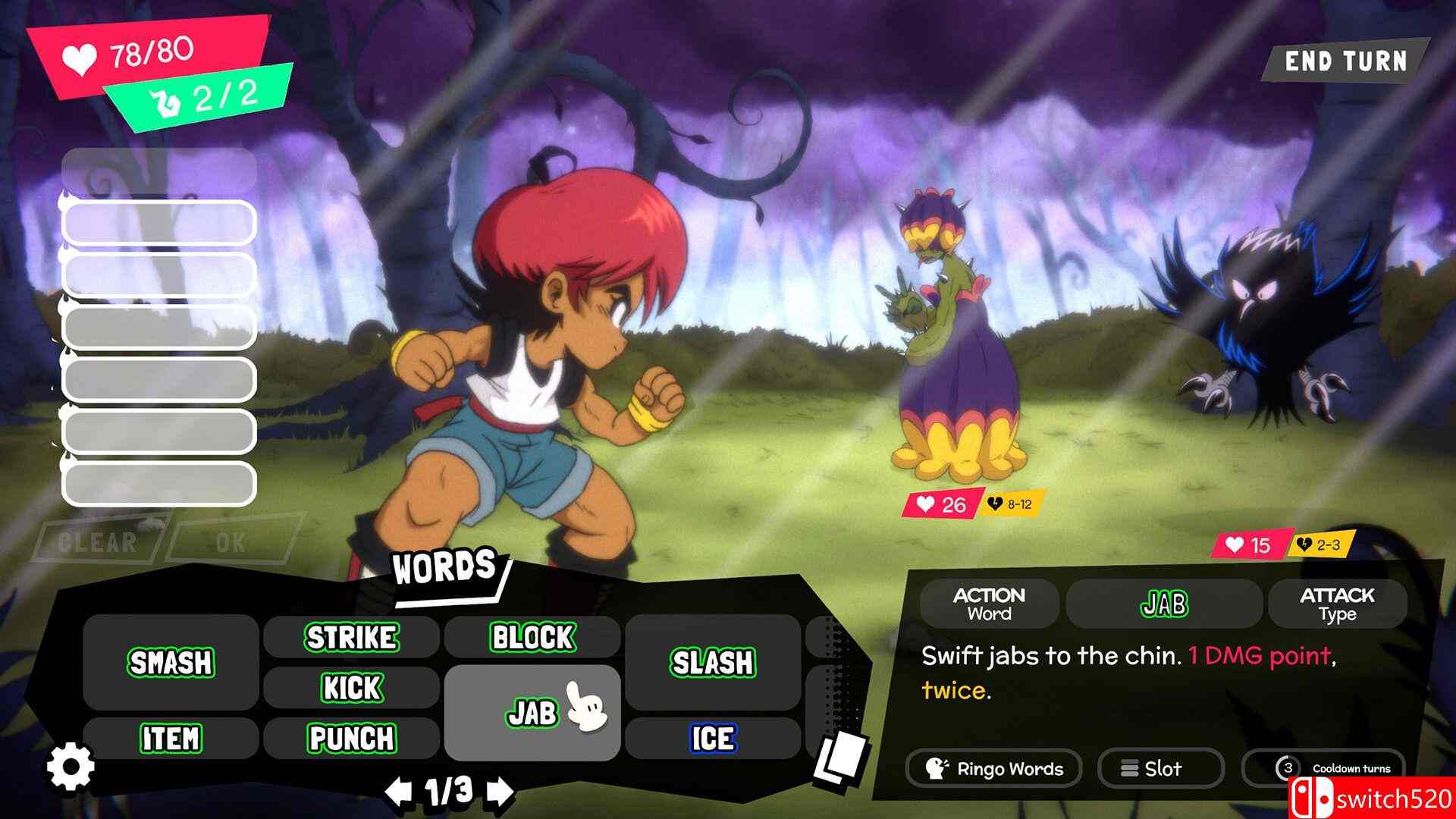The image size is (1456, 819).
Task: Go to the previous words page
Action: [x=397, y=792]
